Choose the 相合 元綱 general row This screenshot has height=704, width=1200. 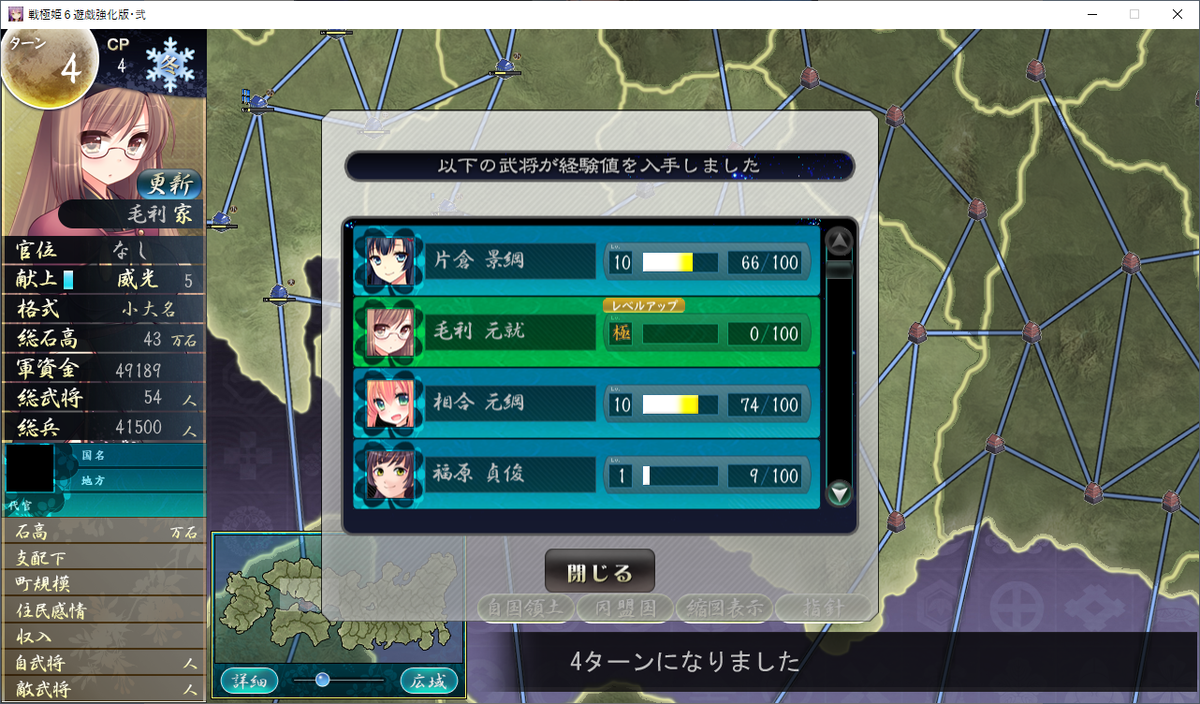pos(586,404)
